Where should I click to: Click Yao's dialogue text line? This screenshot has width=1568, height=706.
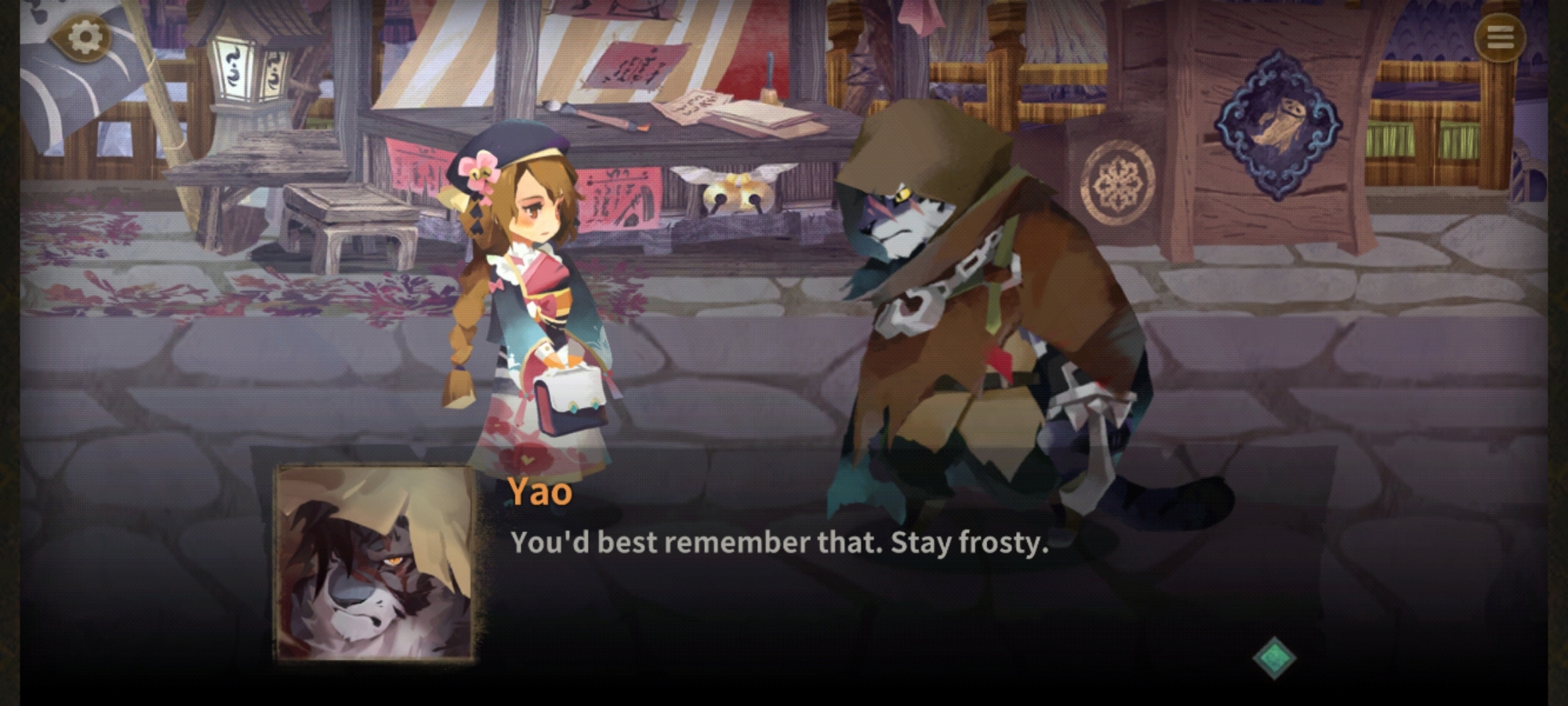point(779,543)
